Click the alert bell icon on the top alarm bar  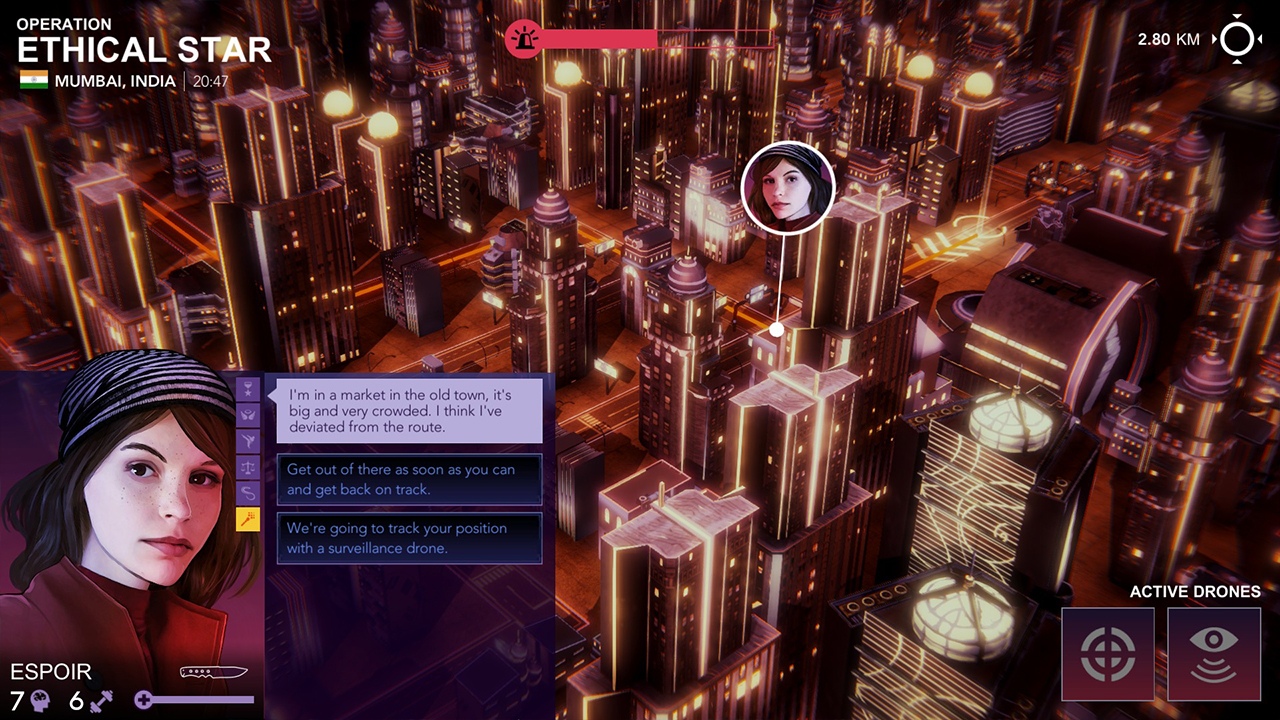point(523,38)
